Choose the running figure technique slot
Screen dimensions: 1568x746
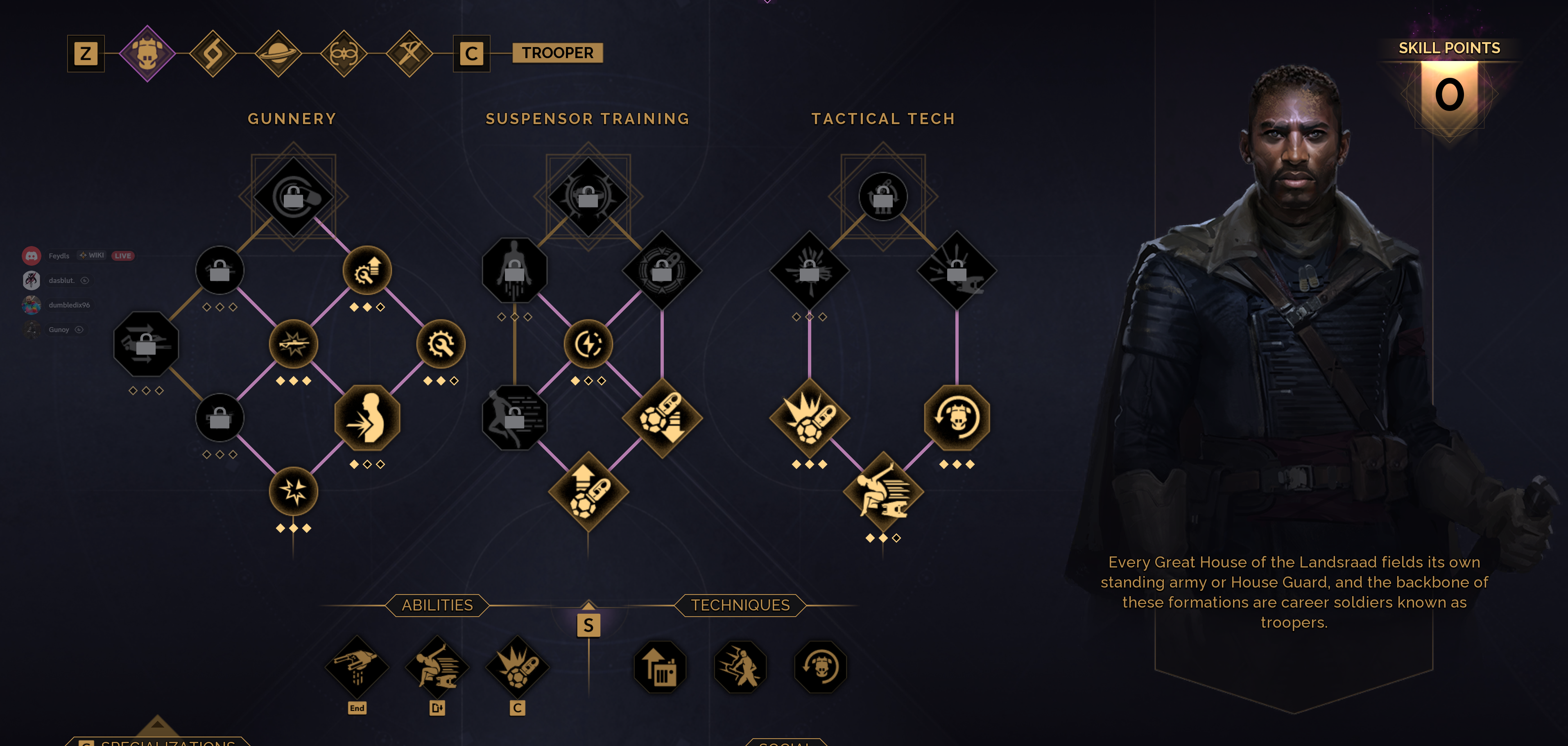click(740, 667)
